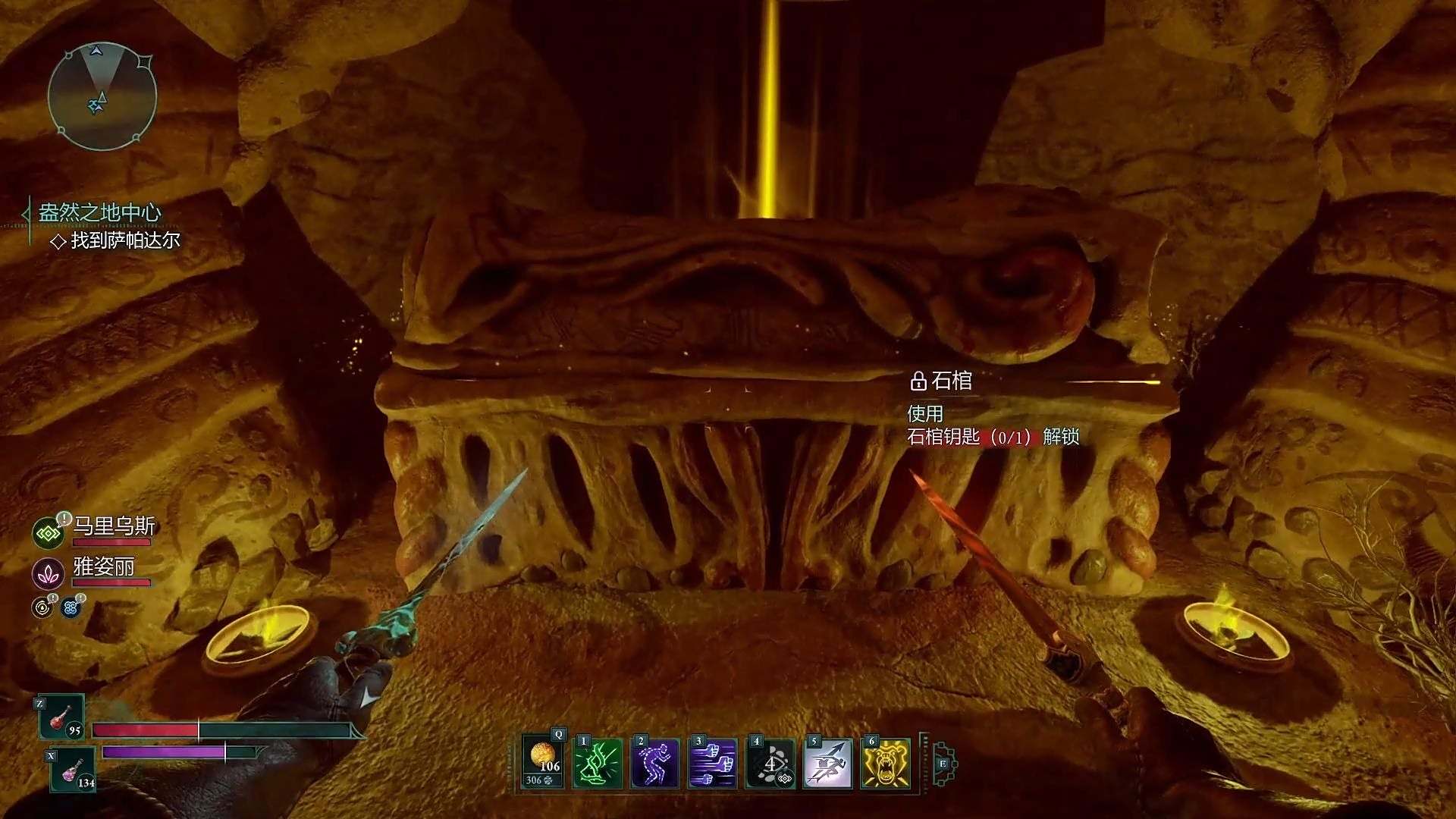Click the blue knot companion ability icon
Screen dimensions: 1456x819
click(71, 607)
